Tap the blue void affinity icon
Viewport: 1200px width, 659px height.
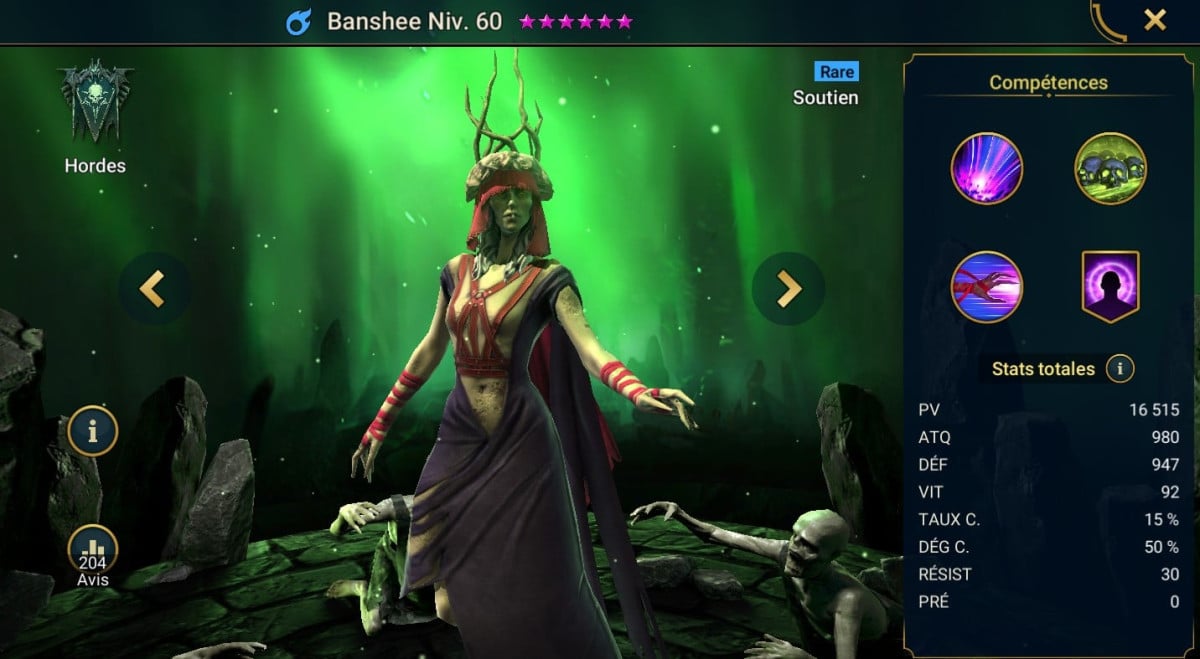299,22
